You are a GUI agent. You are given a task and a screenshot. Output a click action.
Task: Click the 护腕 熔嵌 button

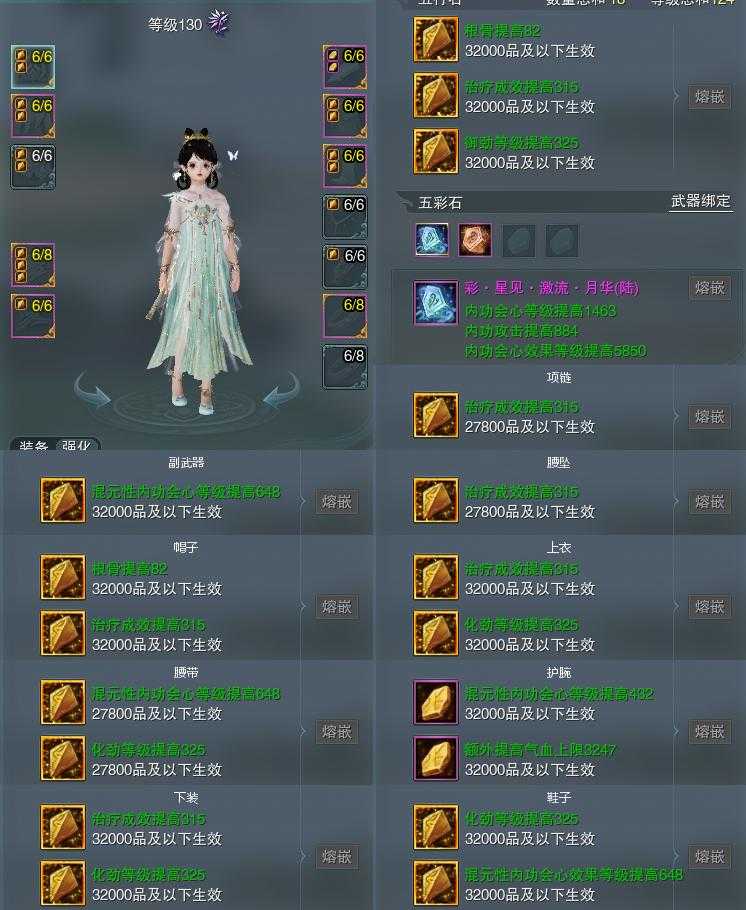[710, 732]
